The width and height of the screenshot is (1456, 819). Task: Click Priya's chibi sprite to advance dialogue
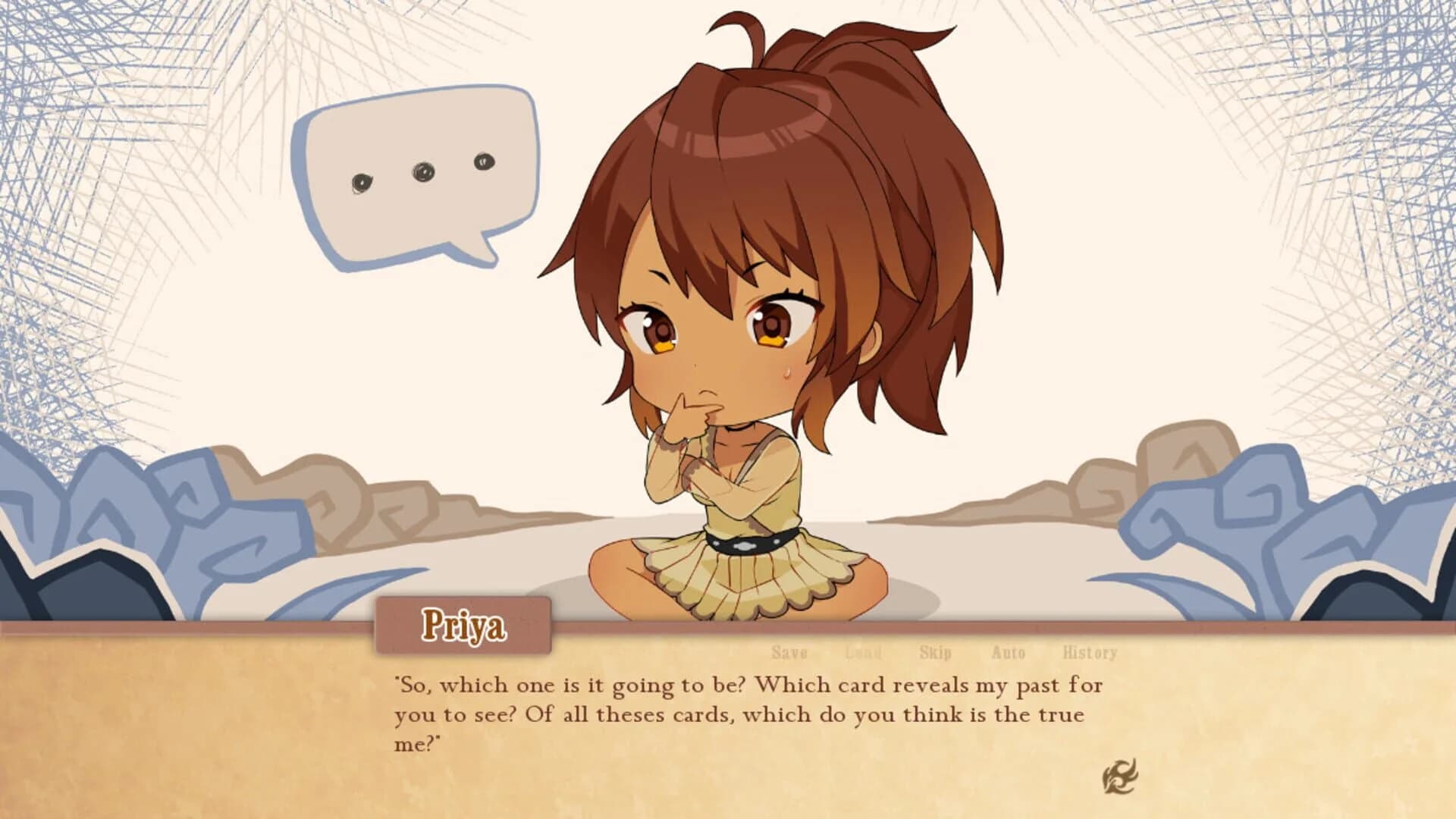pos(743,455)
